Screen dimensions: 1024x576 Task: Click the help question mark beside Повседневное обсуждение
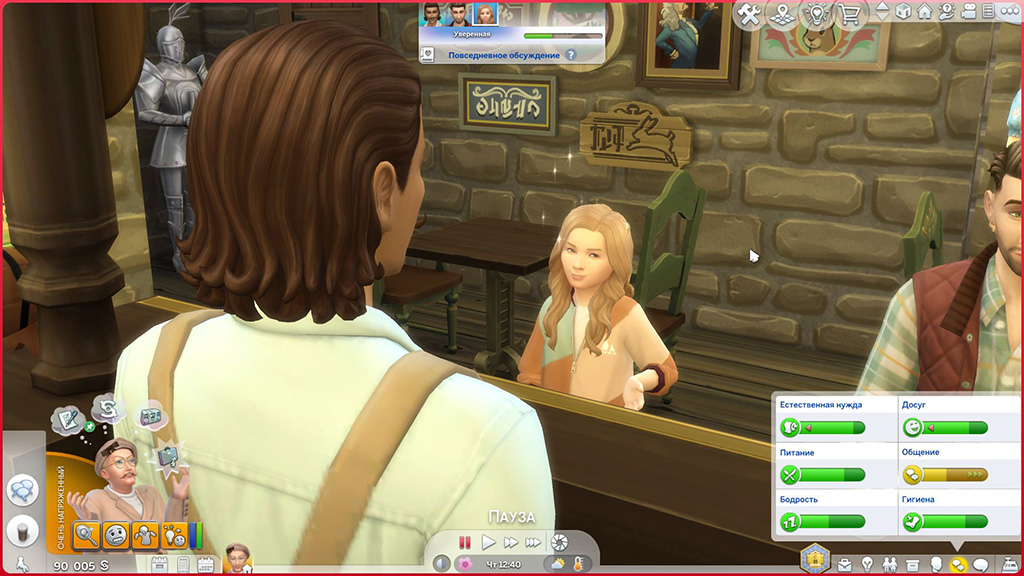571,55
